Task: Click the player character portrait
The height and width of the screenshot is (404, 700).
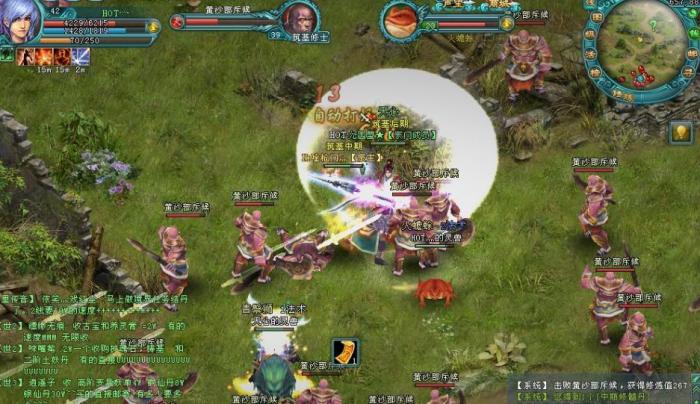Action: [x=22, y=20]
